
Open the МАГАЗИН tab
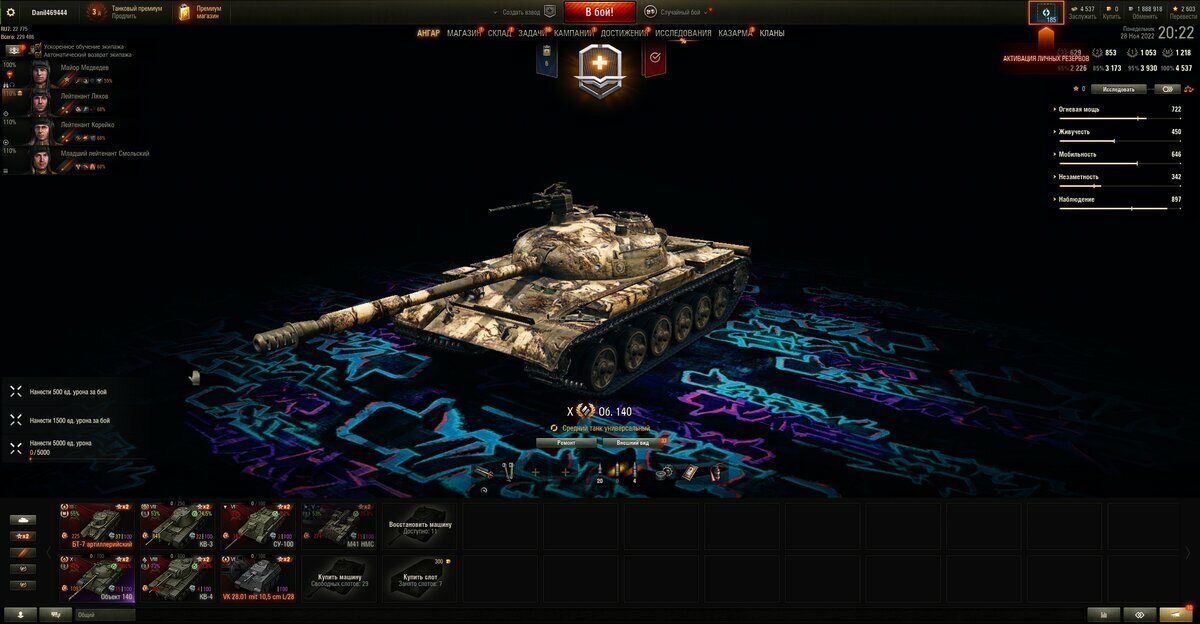tap(463, 33)
